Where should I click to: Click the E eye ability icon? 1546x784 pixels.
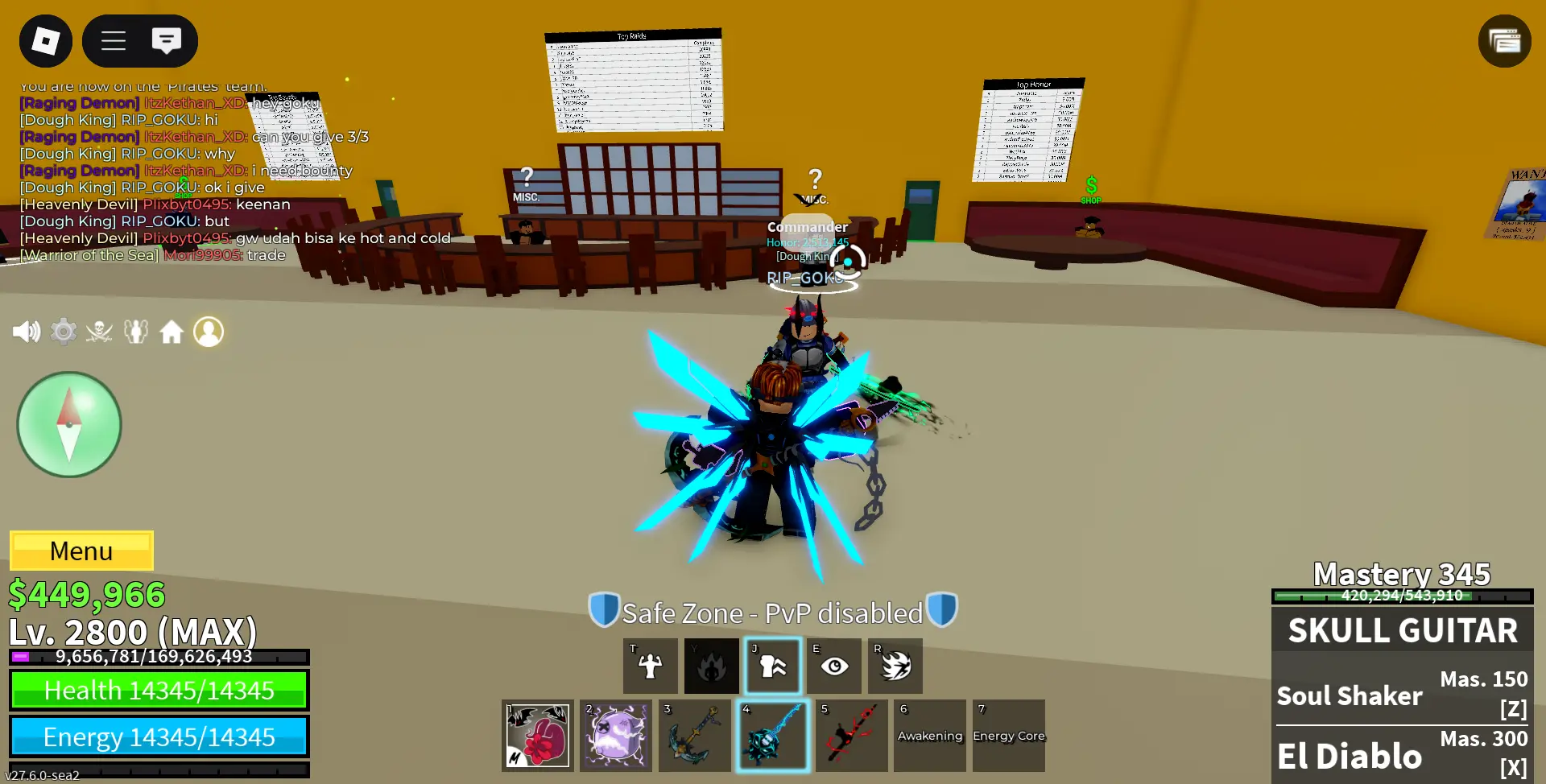[833, 666]
